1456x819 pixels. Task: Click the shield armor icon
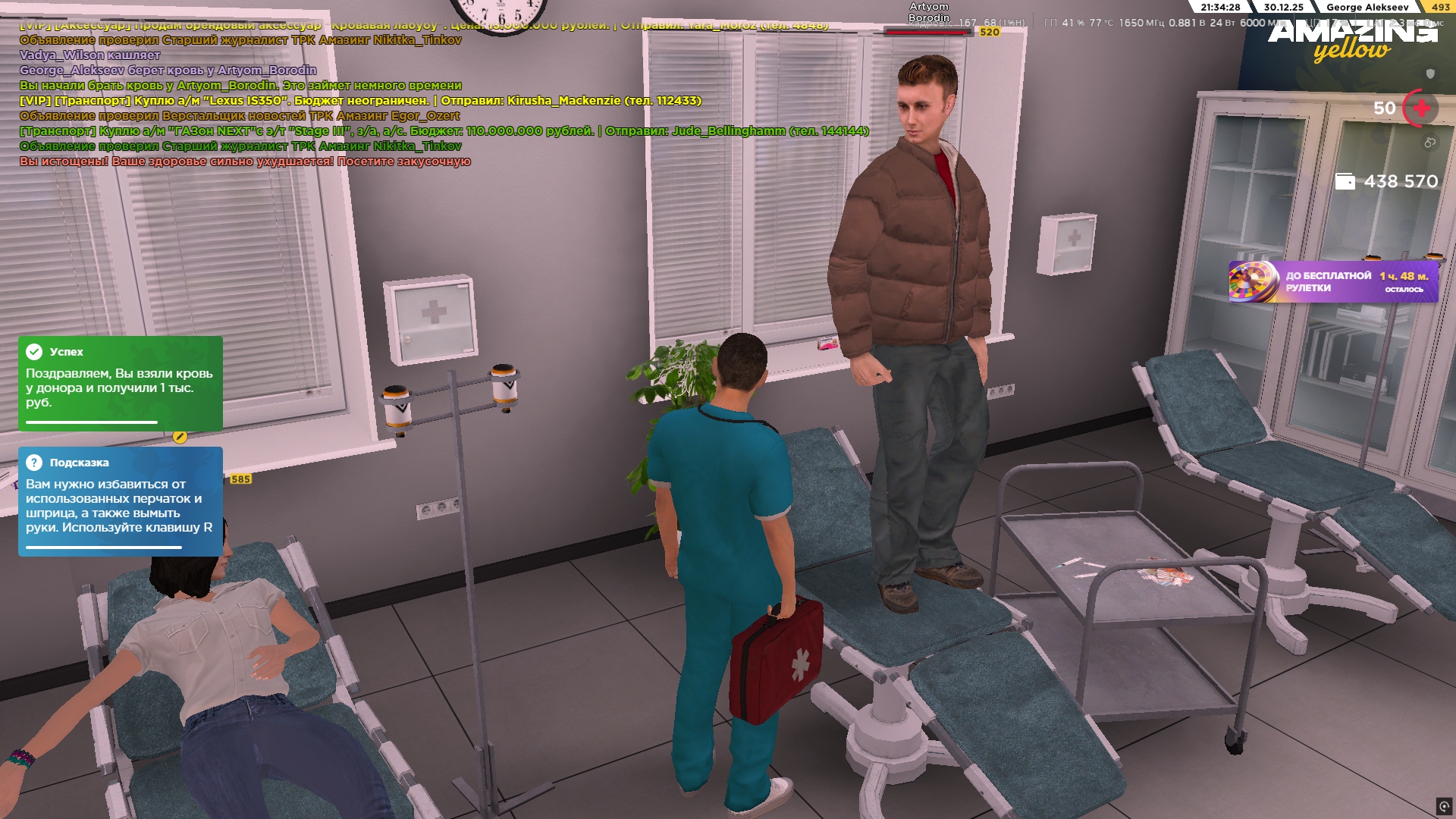1430,74
